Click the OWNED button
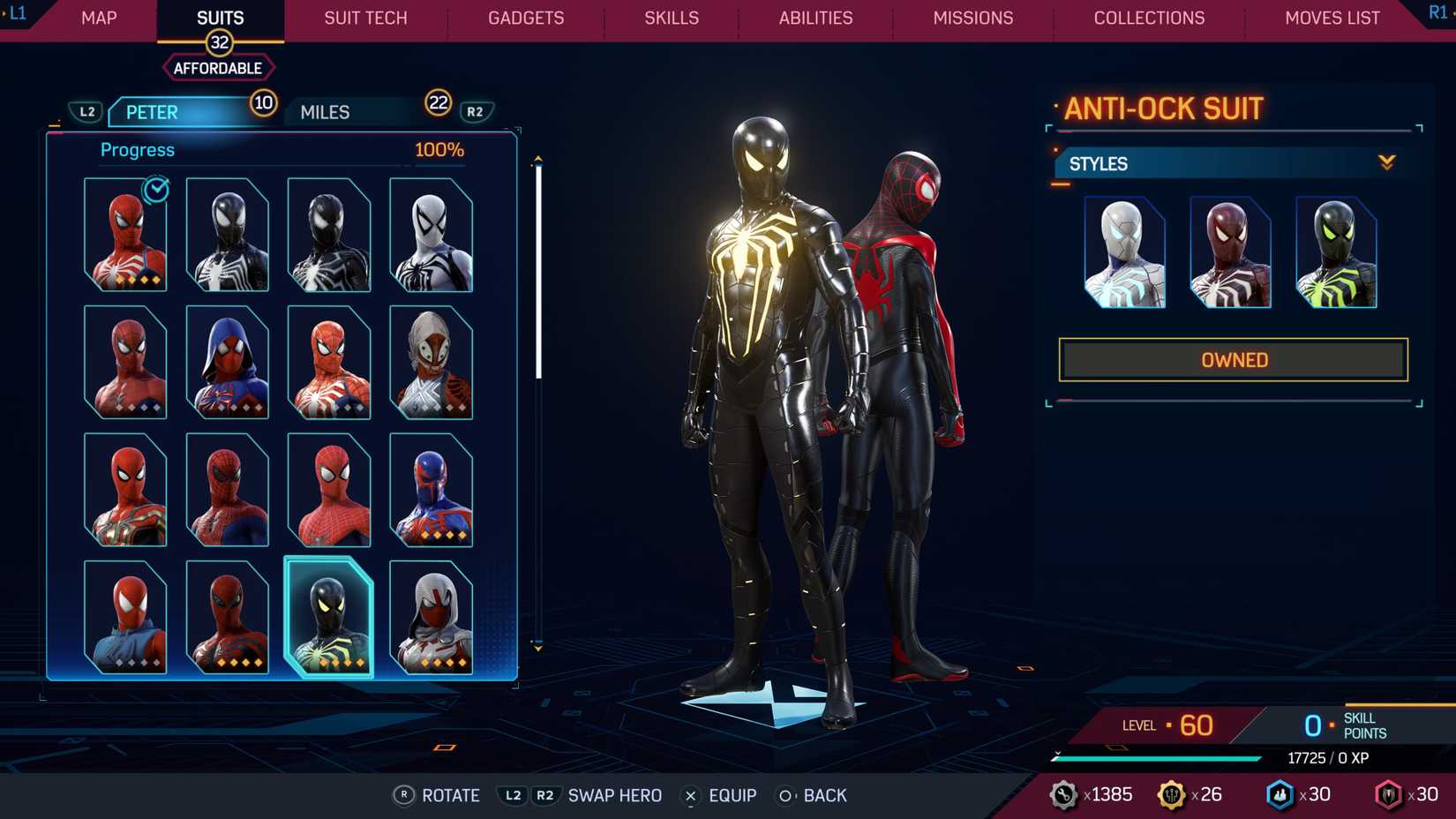The image size is (1456, 819). coord(1233,359)
